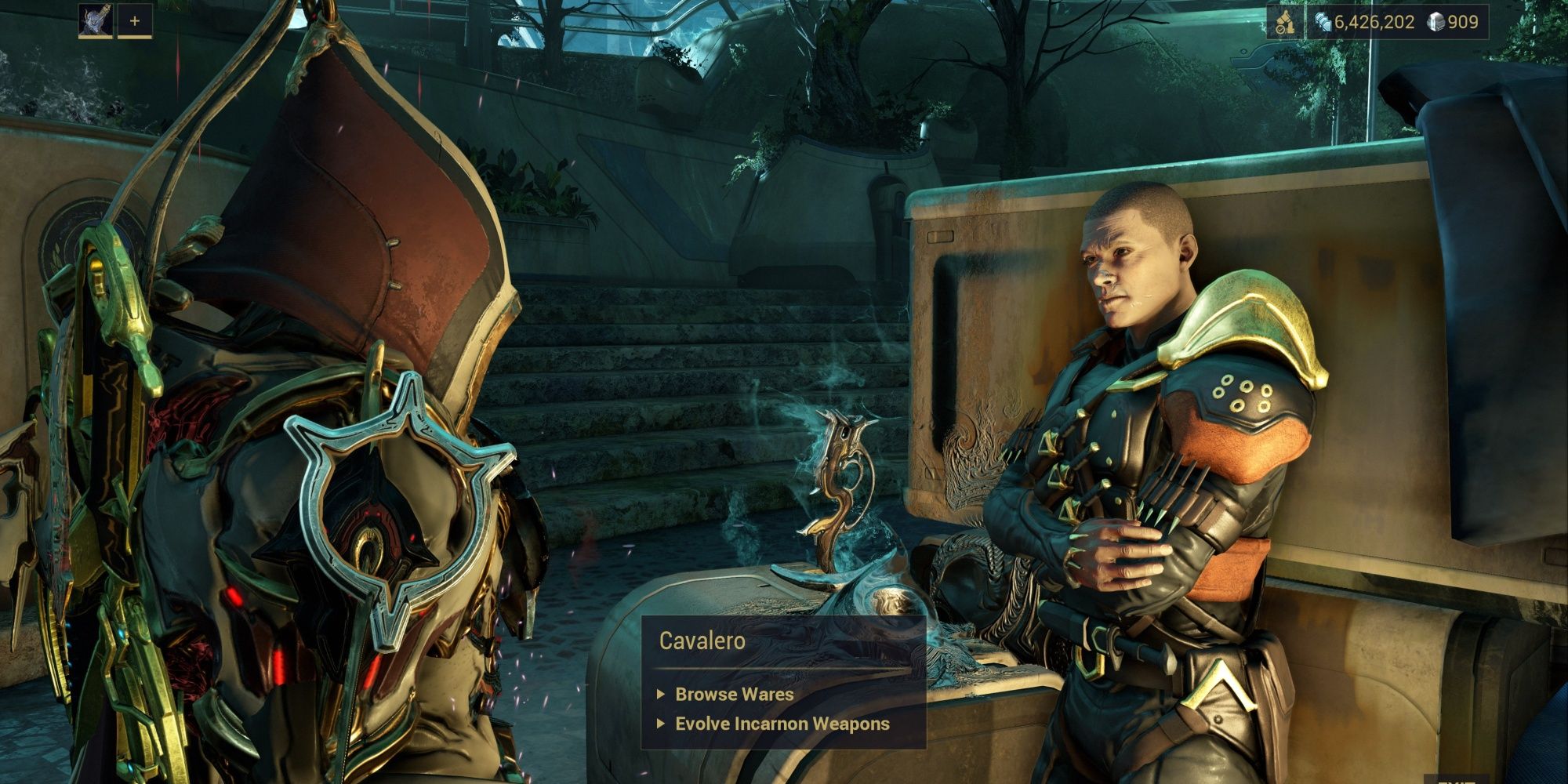This screenshot has height=784, width=1568.
Task: Click the small item icon inside the top-left slot
Action: coord(96,21)
